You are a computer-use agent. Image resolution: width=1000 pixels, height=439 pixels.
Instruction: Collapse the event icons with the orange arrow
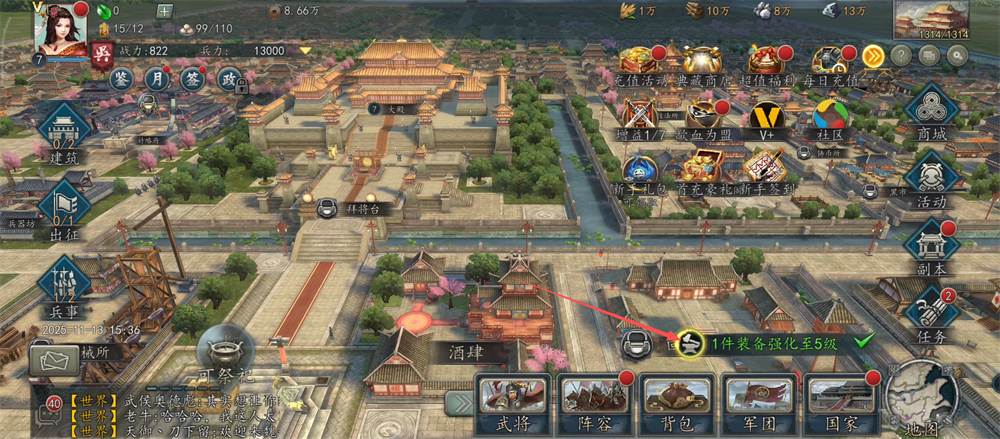click(x=873, y=55)
